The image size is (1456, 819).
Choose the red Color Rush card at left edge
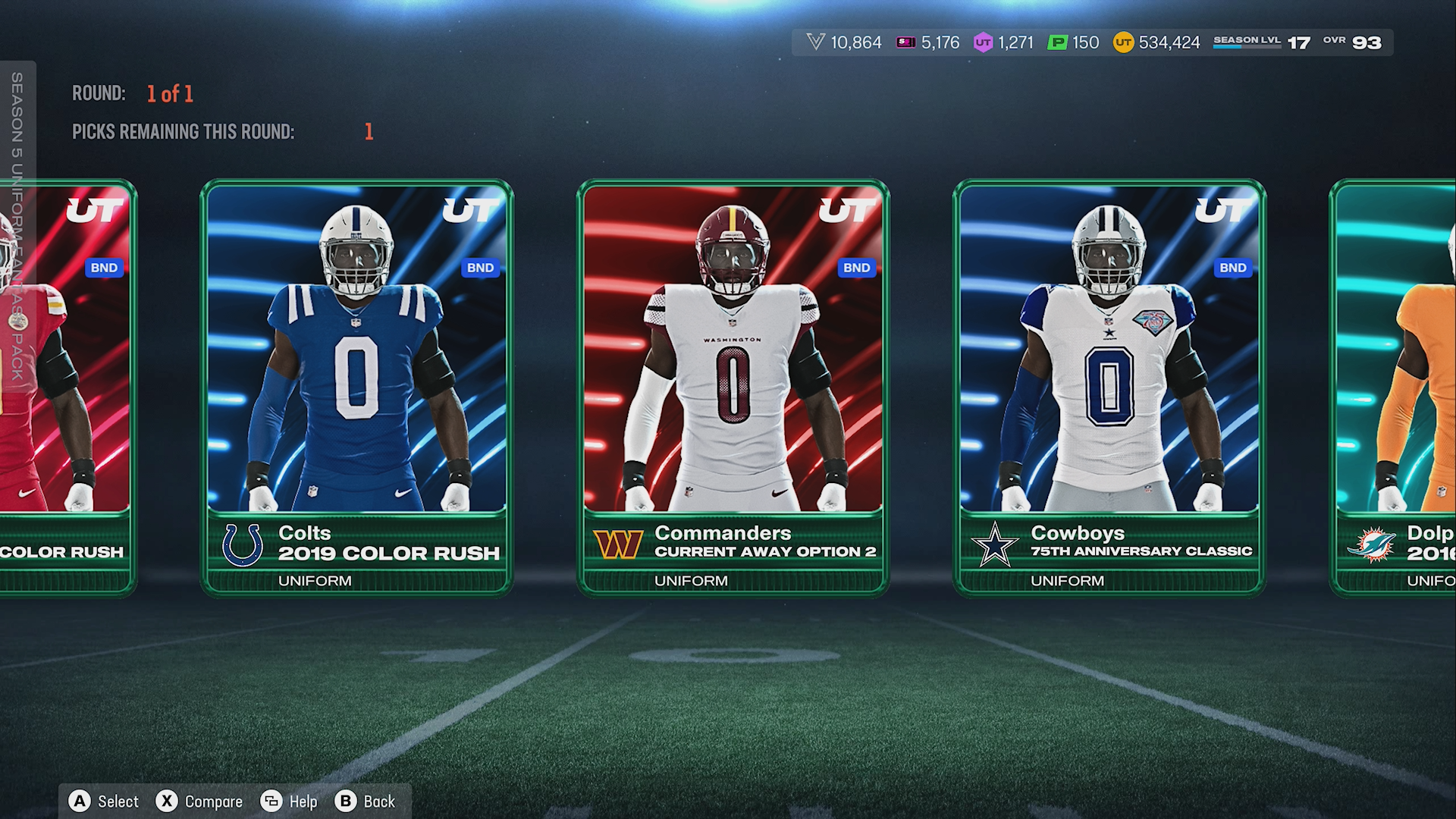76,387
